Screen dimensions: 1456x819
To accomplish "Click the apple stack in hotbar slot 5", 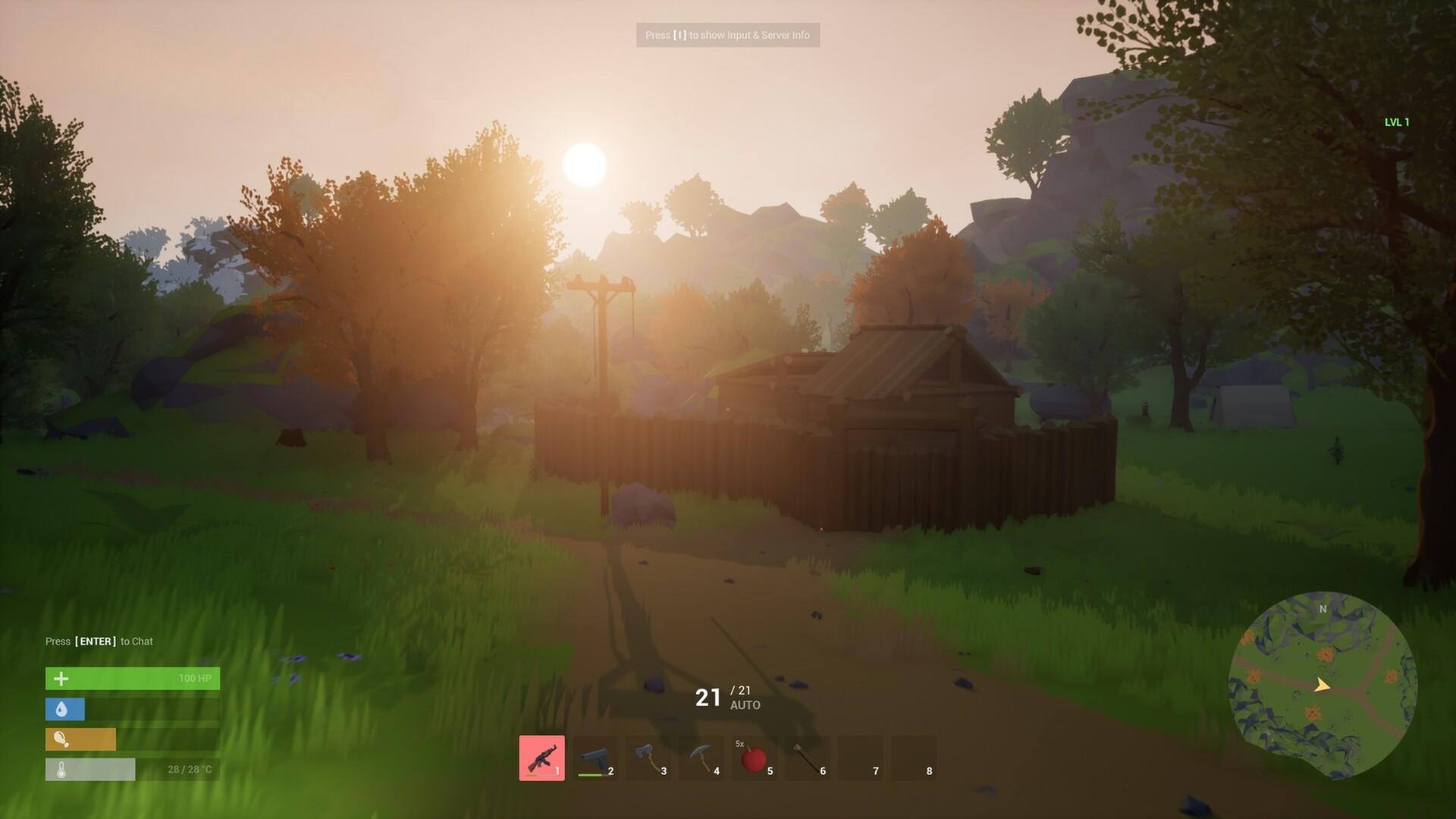I will click(x=755, y=758).
